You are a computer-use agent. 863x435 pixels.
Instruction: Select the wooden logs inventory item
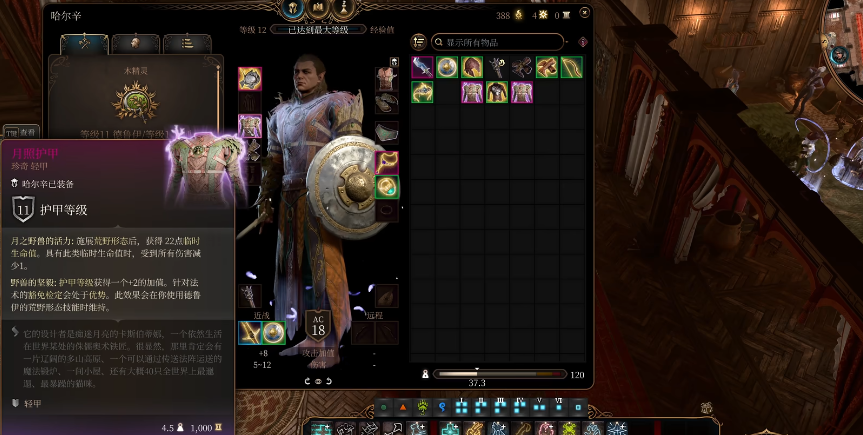(x=546, y=68)
